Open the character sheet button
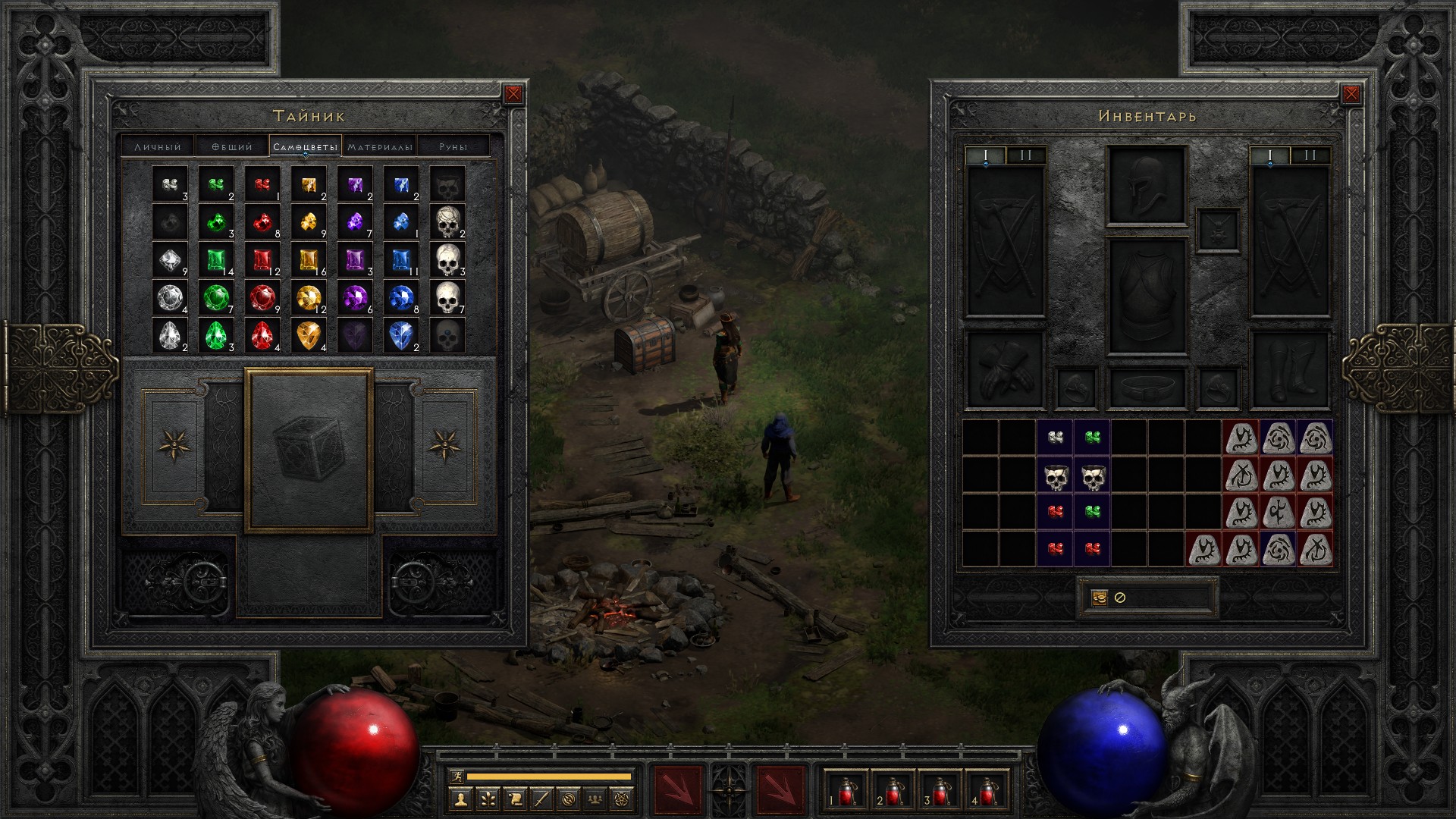This screenshot has height=819, width=1456. [x=460, y=799]
